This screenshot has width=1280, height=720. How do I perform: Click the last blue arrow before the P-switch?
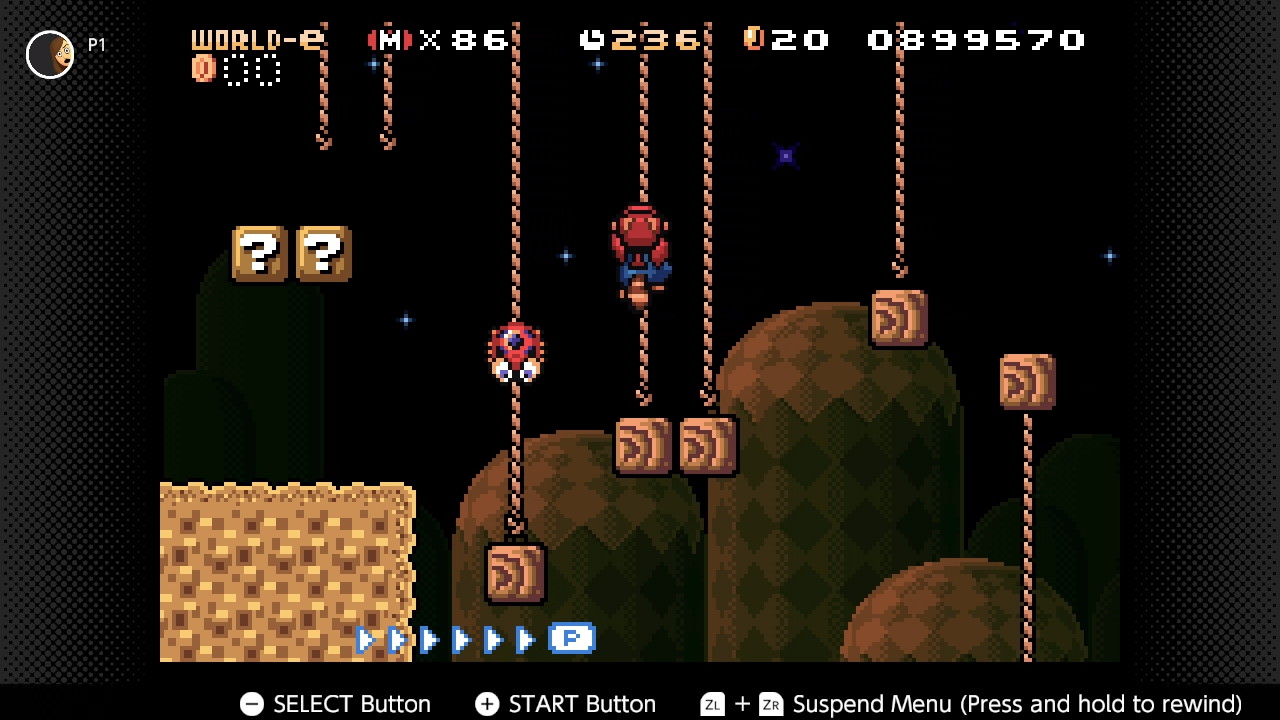[x=527, y=638]
